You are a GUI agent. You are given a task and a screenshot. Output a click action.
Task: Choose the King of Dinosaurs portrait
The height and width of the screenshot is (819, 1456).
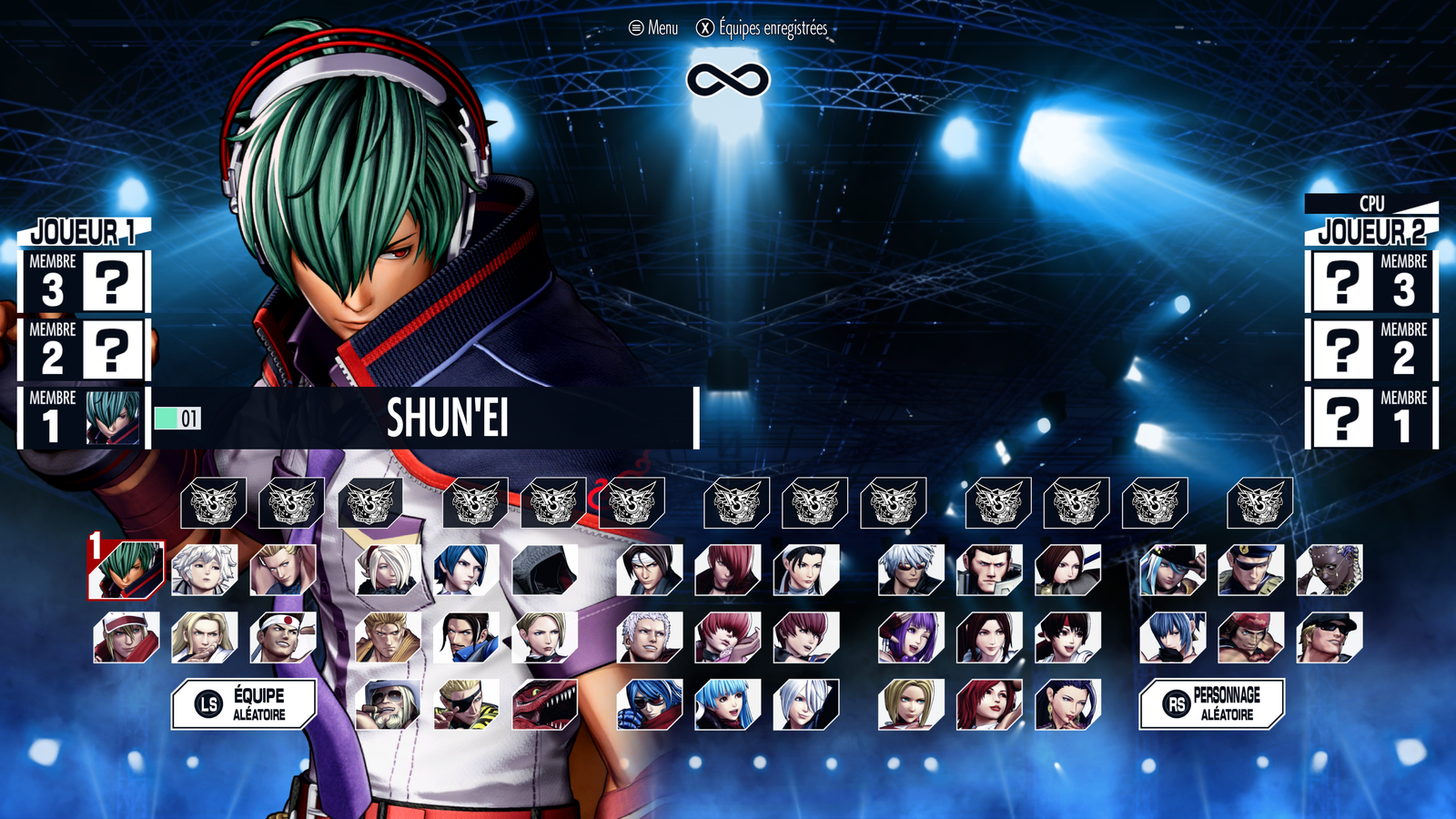coord(544,704)
